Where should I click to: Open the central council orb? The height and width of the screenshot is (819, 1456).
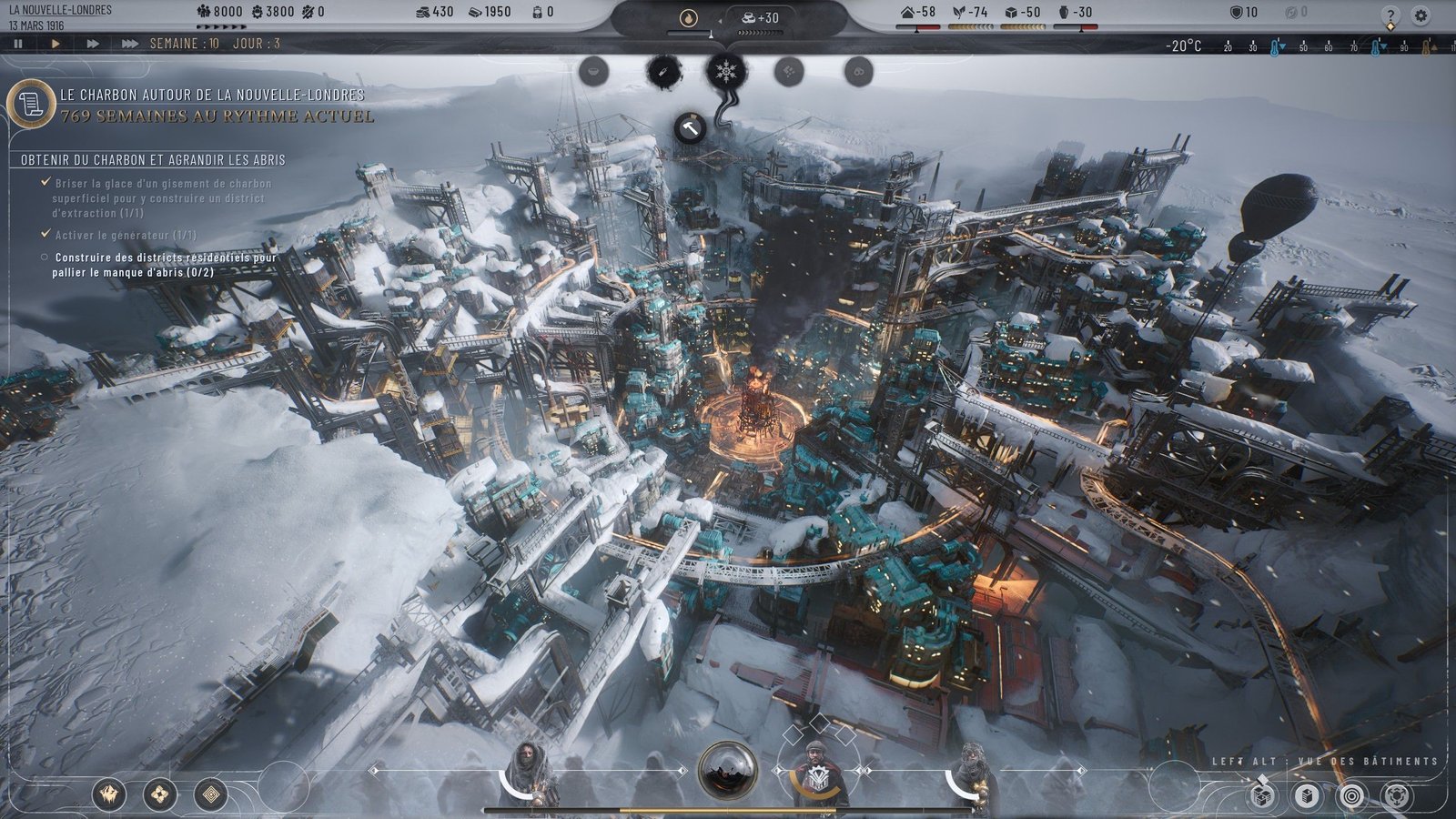coord(727,771)
